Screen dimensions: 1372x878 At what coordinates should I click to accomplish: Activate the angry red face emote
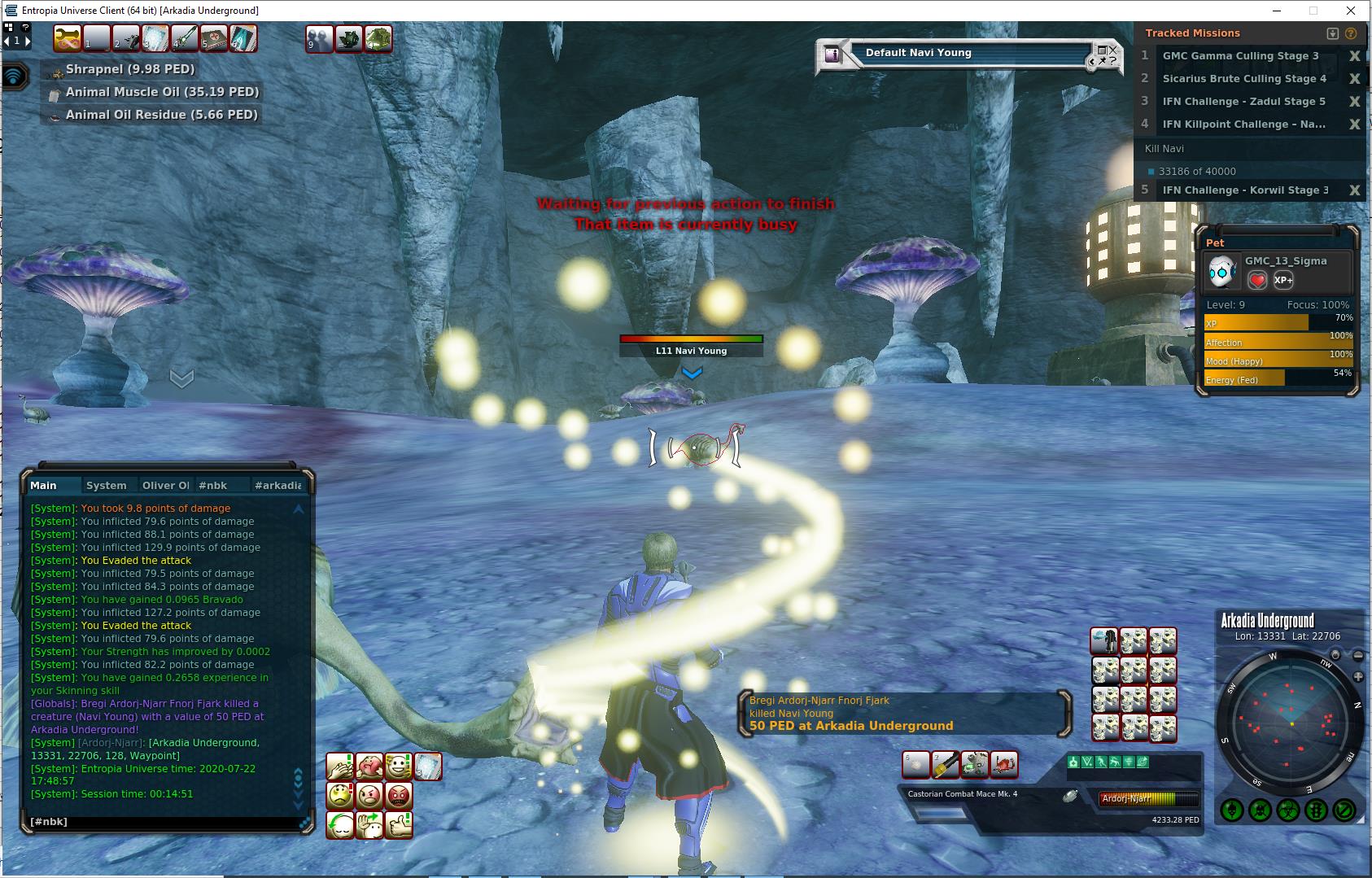coord(399,795)
